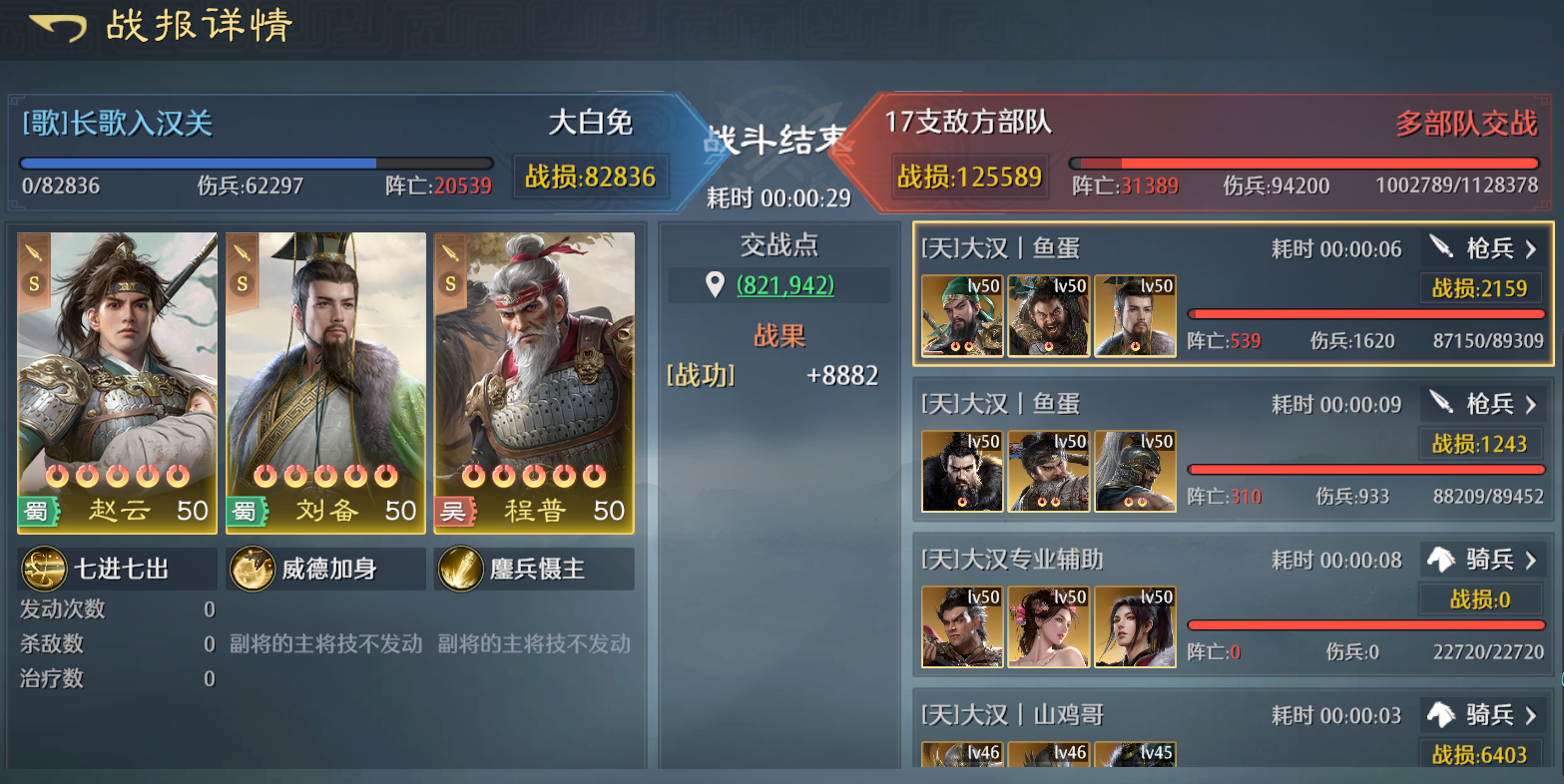Open Liu Bei's hero portrait
The height and width of the screenshot is (784, 1564).
324,379
